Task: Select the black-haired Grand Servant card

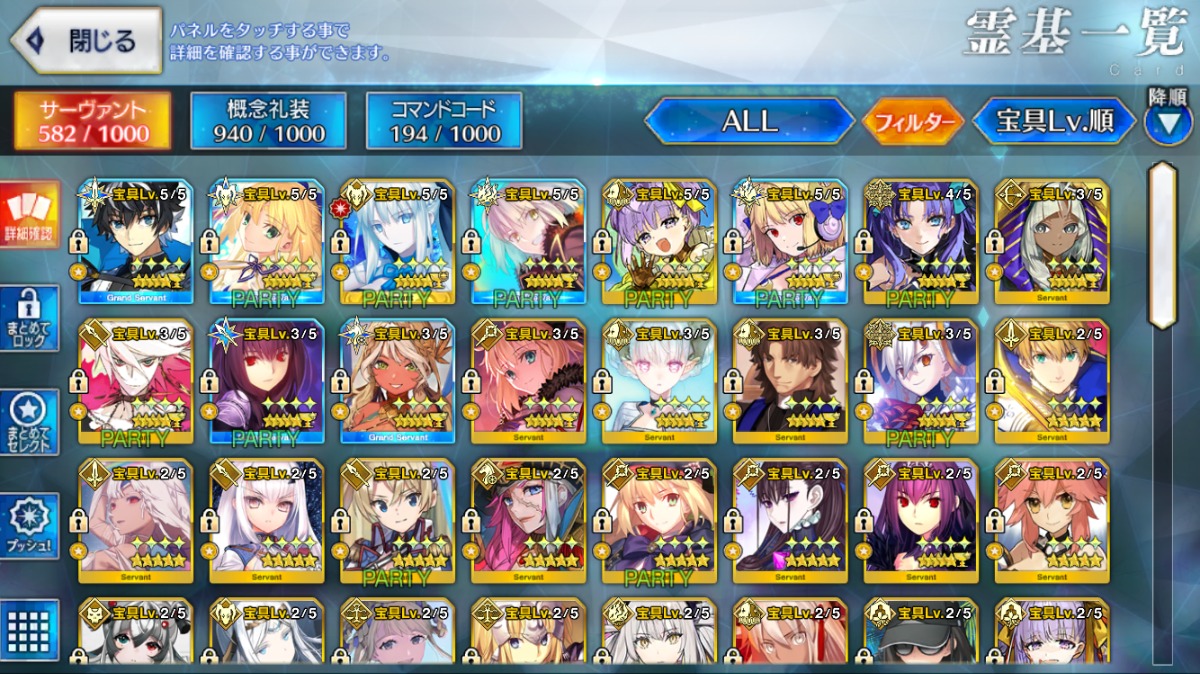Action: click(x=135, y=242)
